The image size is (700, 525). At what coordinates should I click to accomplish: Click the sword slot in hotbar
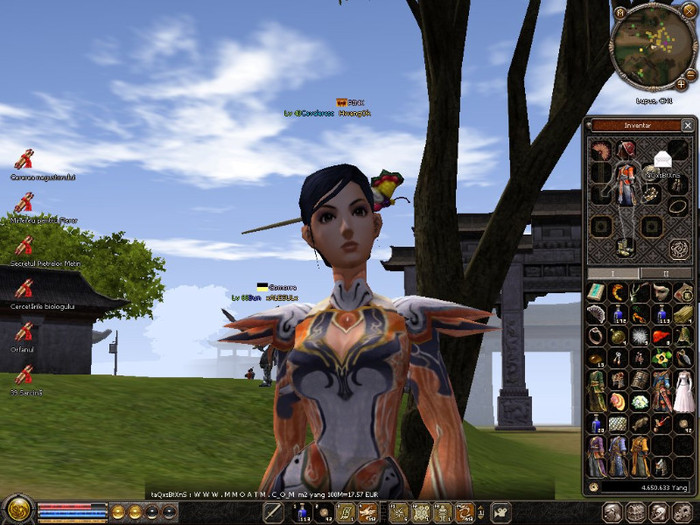(x=274, y=513)
